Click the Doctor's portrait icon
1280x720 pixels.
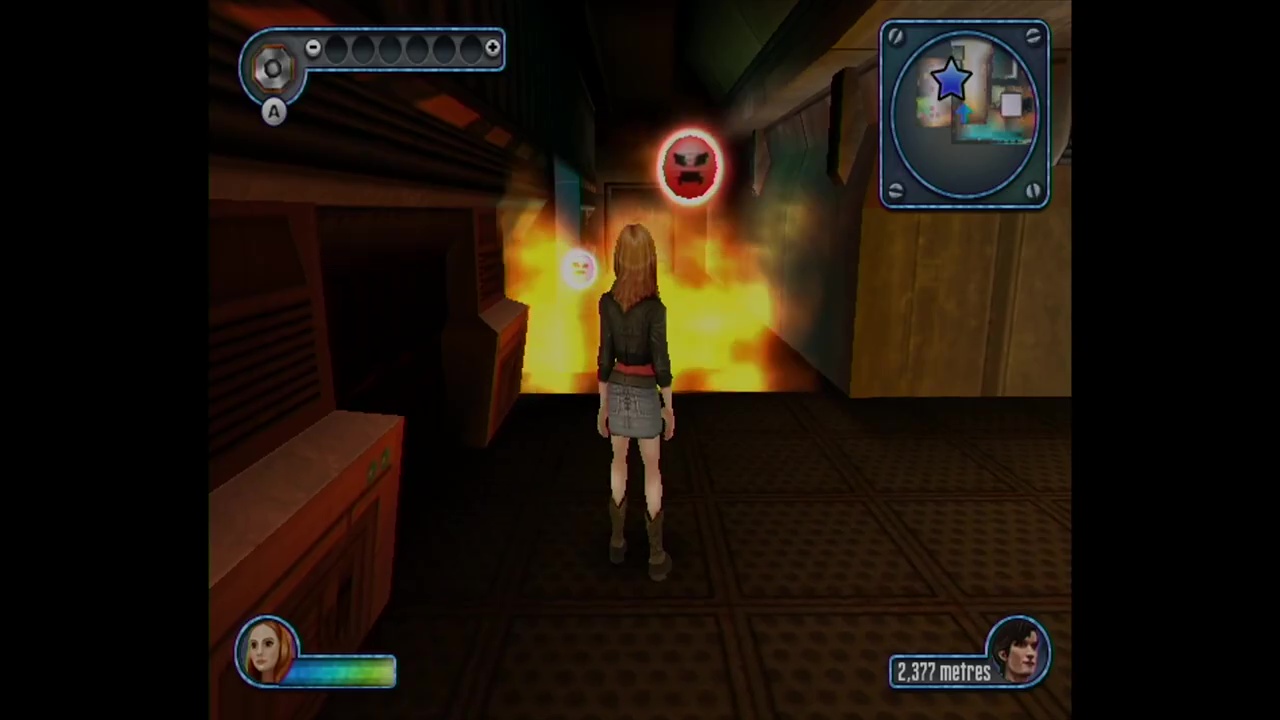click(1019, 651)
